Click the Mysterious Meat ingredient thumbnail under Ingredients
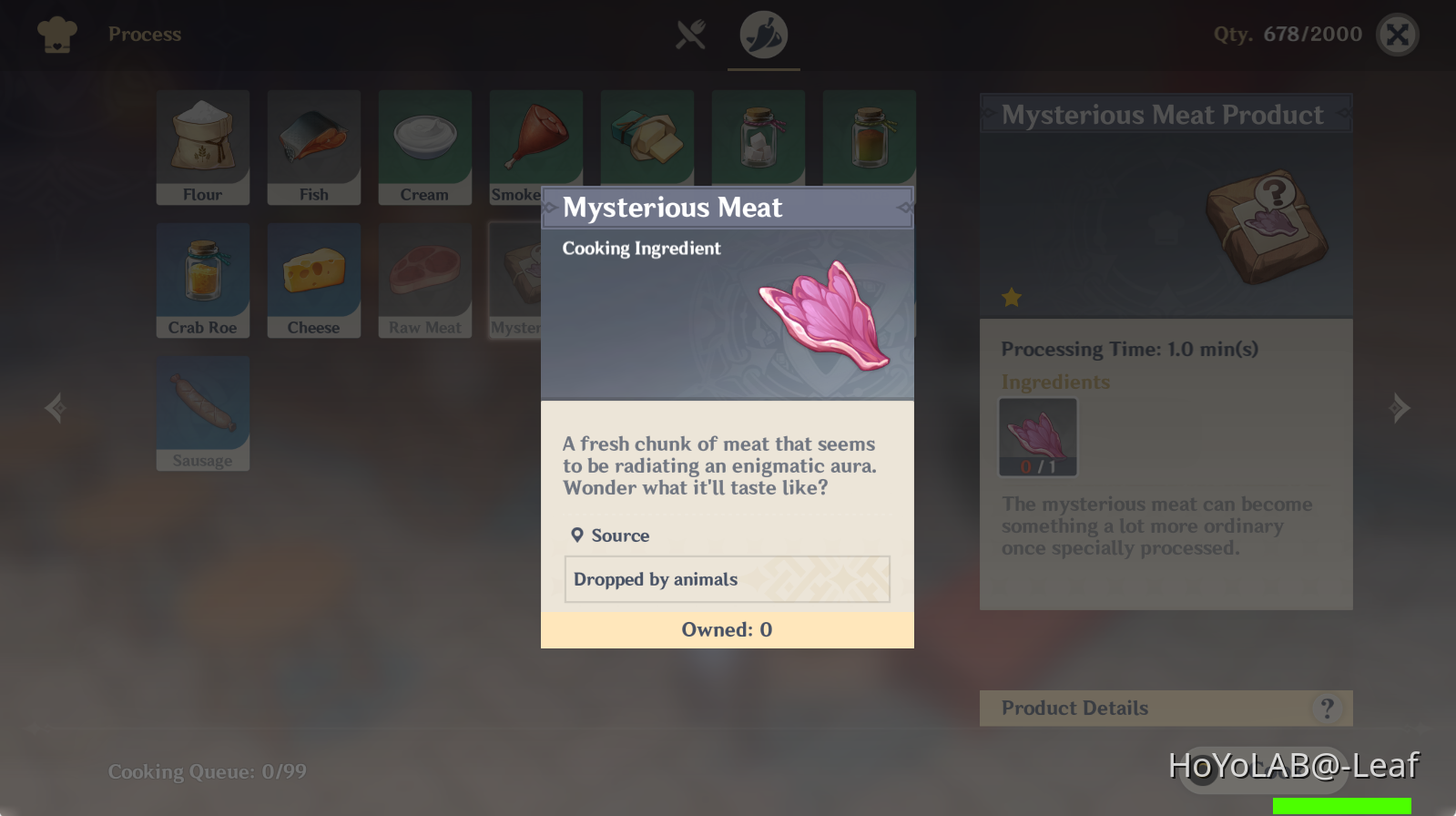Screen dimensions: 1456x816 (x=1039, y=436)
